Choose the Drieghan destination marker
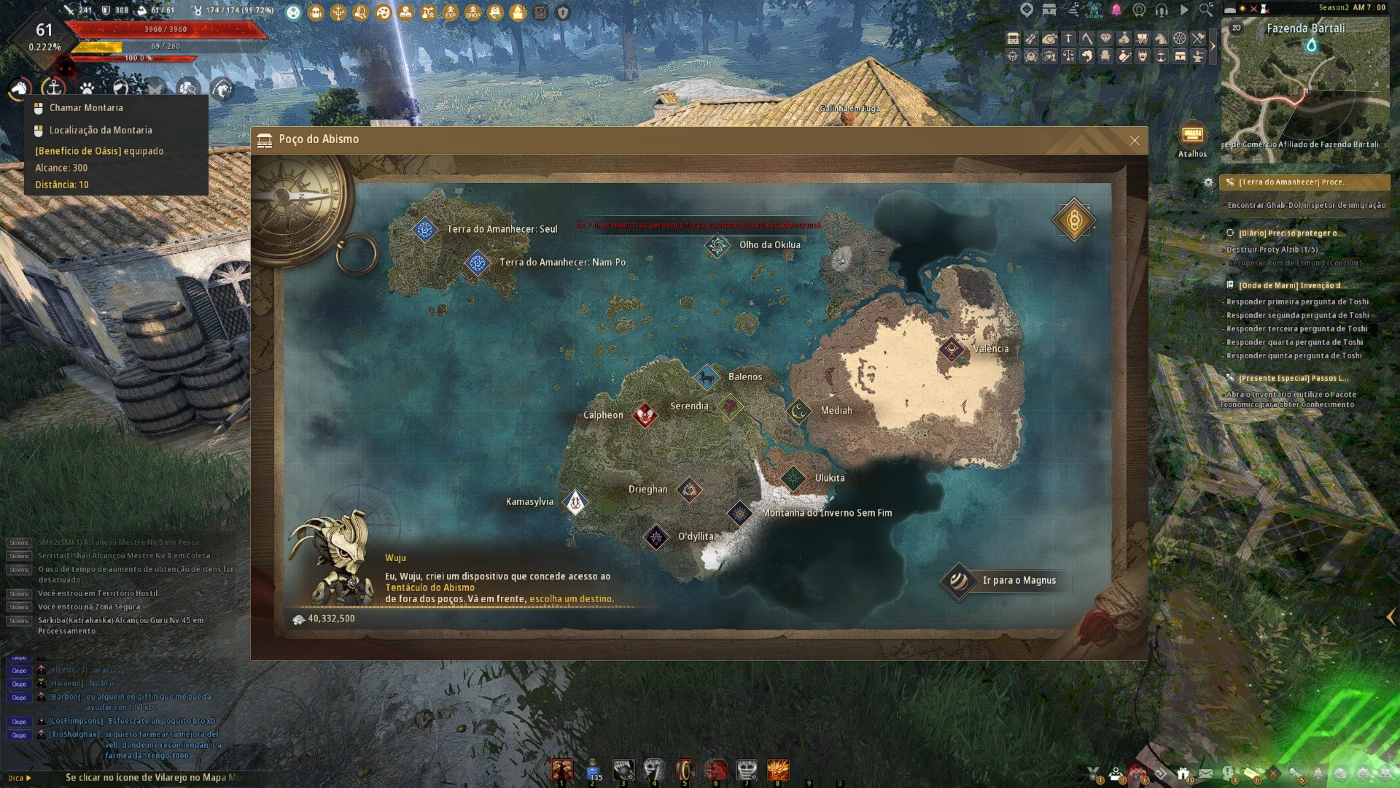Image resolution: width=1400 pixels, height=788 pixels. tap(689, 490)
